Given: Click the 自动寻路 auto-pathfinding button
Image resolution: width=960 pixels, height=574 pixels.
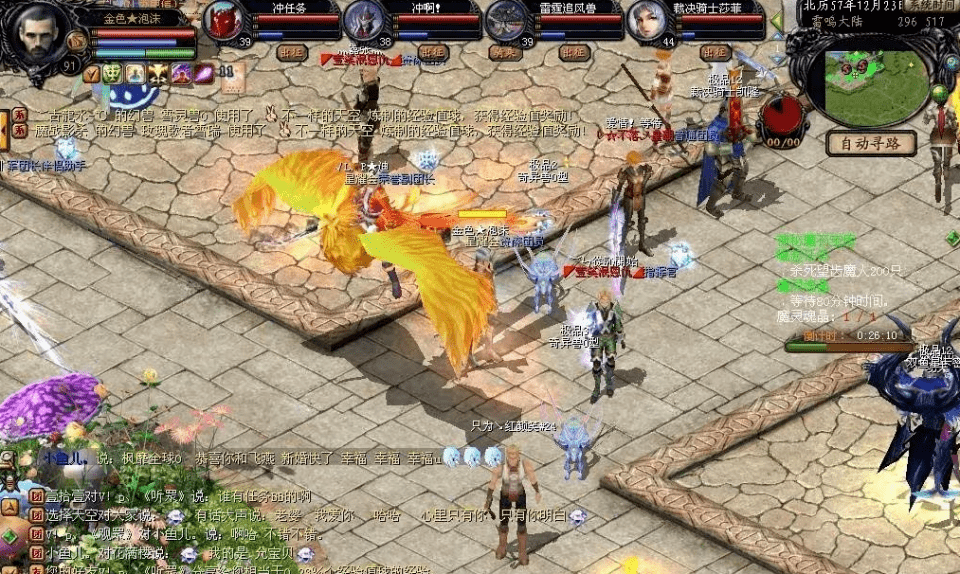Looking at the screenshot, I should pyautogui.click(x=871, y=143).
